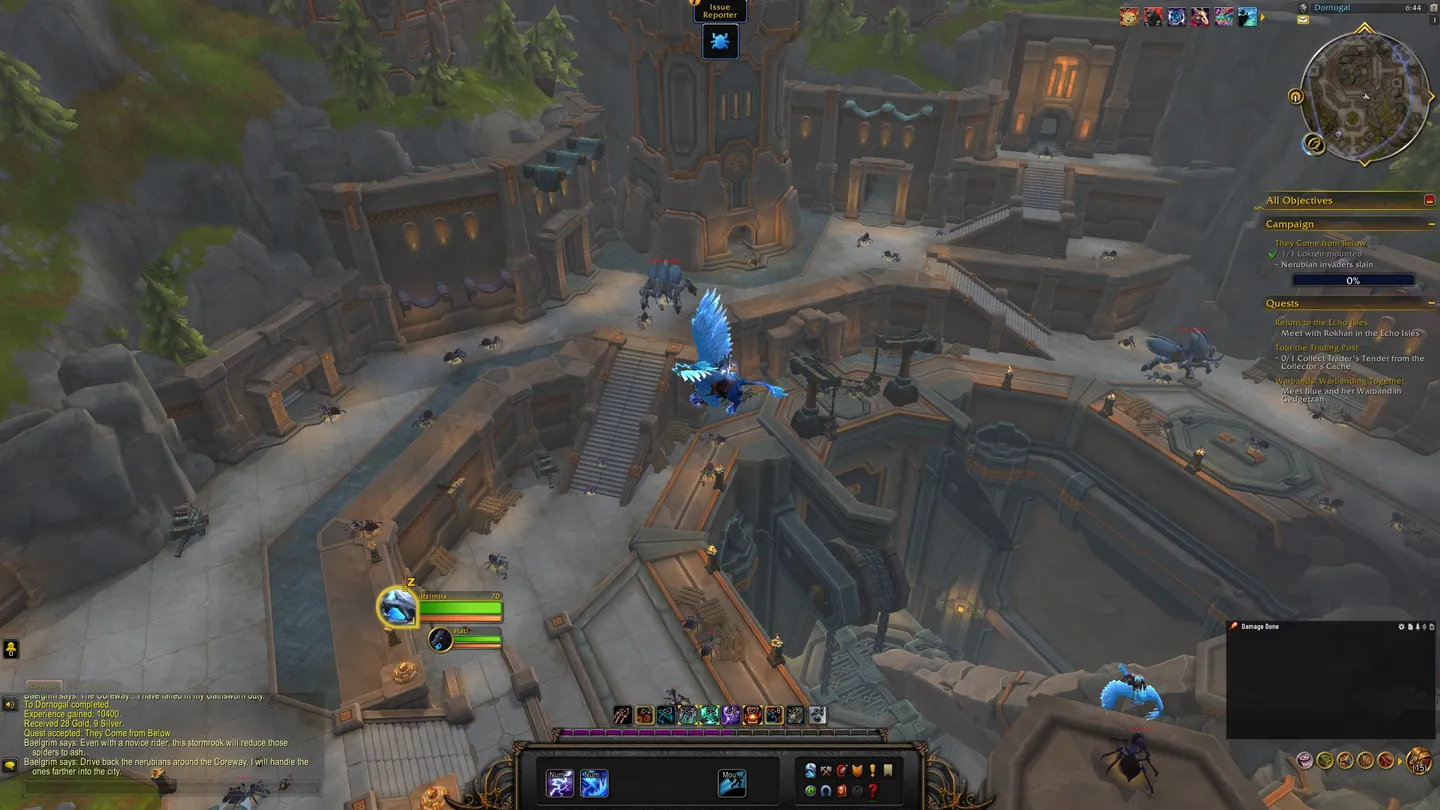
Task: Open the unread mail icon beside the minimap
Action: pos(1303,19)
